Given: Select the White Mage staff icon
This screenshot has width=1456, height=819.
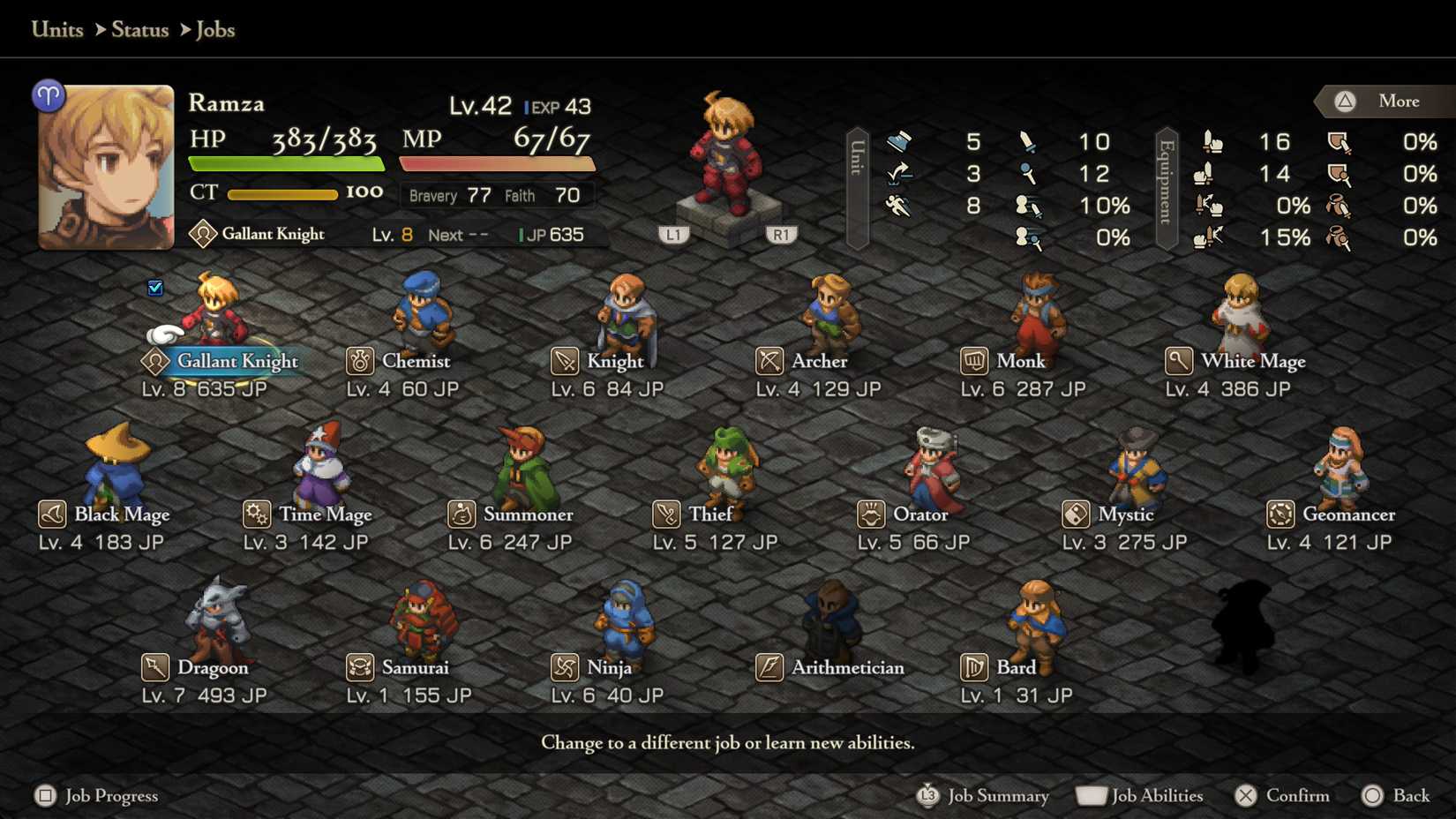Looking at the screenshot, I should click(1180, 361).
